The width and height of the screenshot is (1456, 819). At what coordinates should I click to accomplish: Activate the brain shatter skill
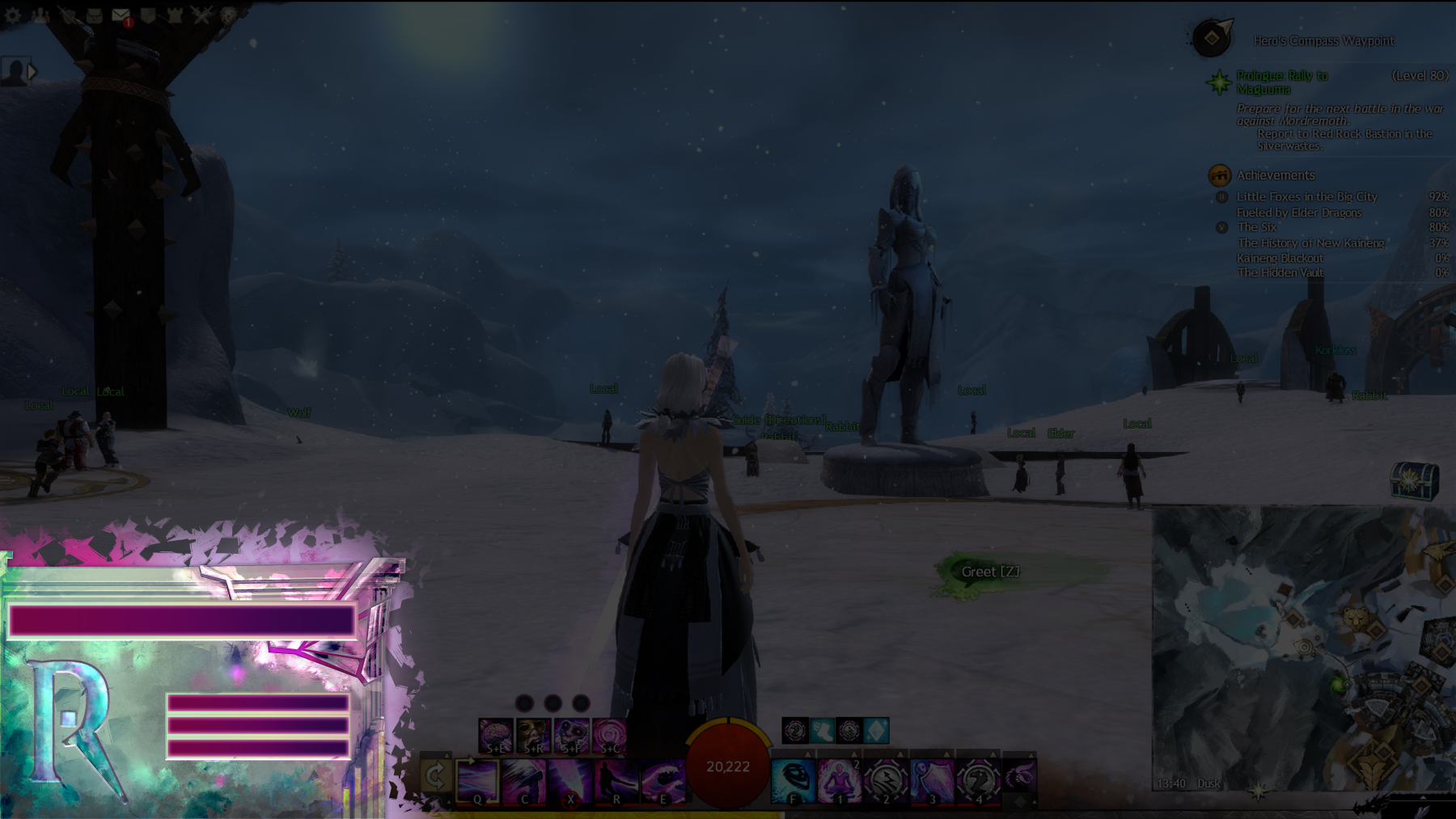(x=495, y=736)
